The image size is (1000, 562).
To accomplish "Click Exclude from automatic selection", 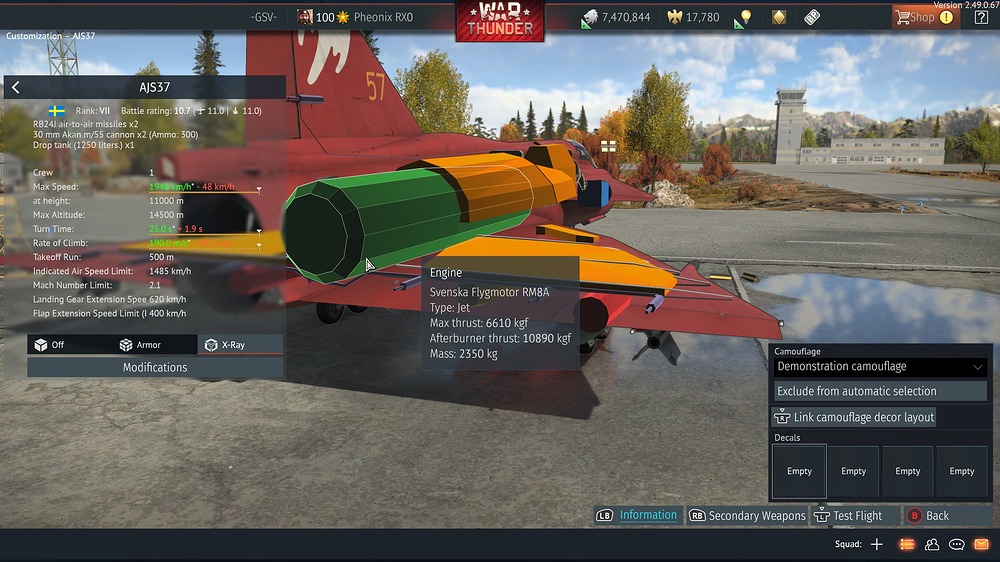I will click(x=856, y=391).
